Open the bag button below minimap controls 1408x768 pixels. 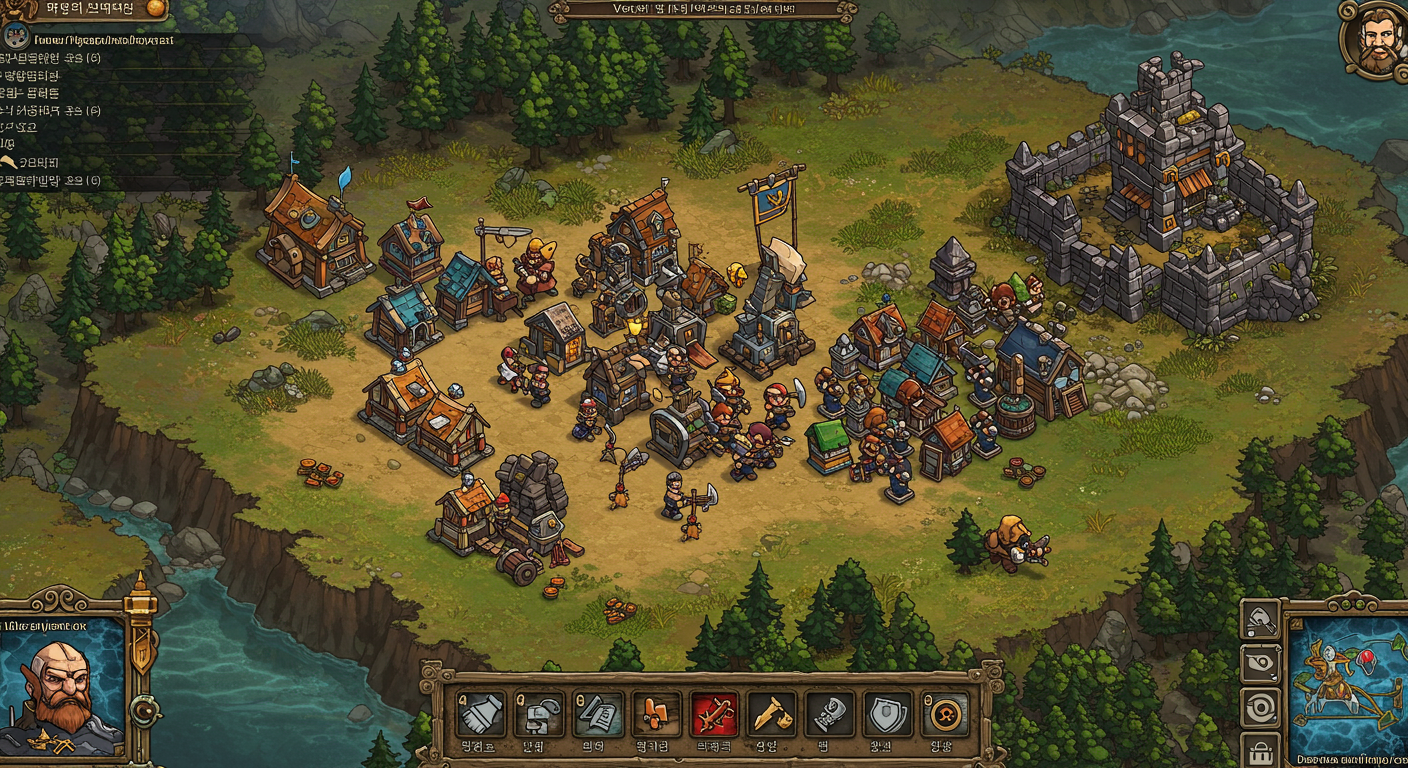(1260, 748)
